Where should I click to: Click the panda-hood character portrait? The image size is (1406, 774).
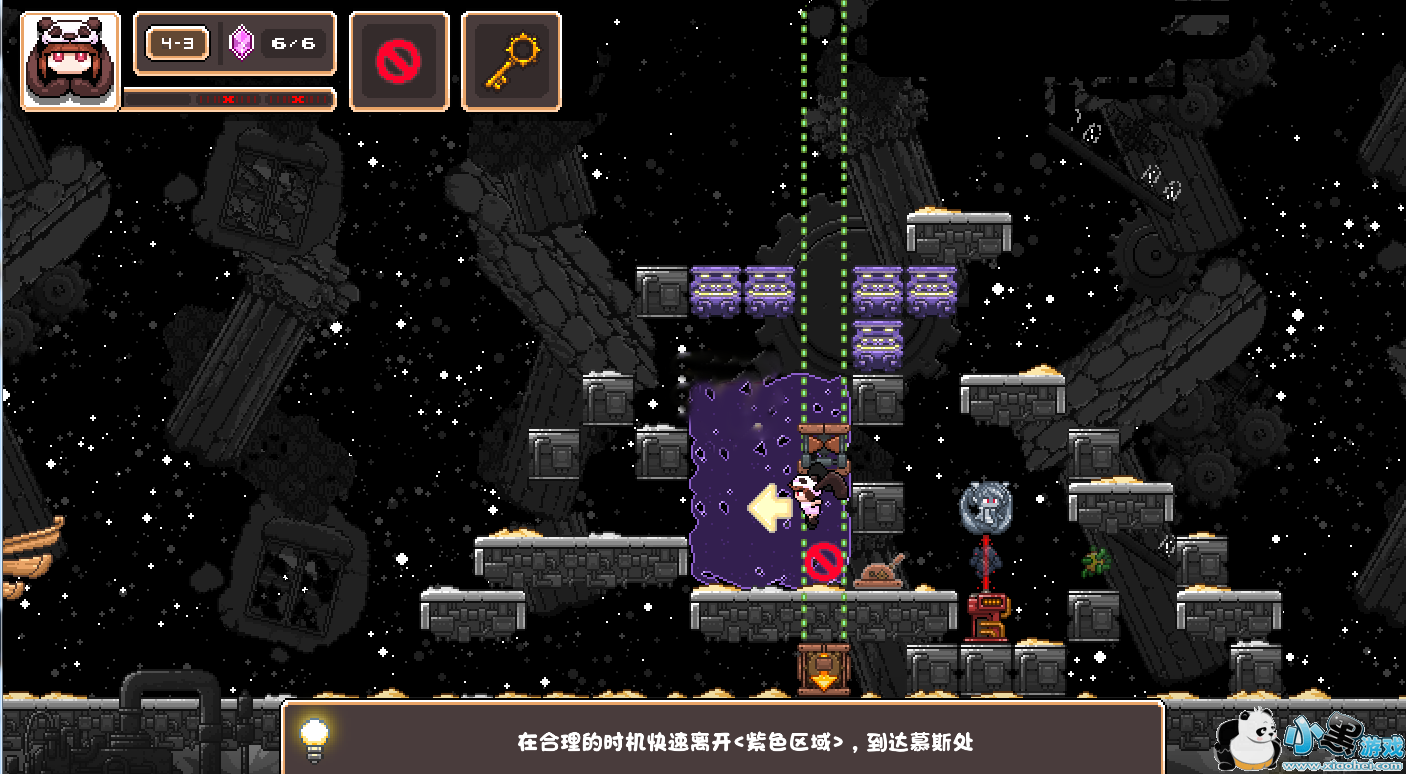click(x=70, y=60)
